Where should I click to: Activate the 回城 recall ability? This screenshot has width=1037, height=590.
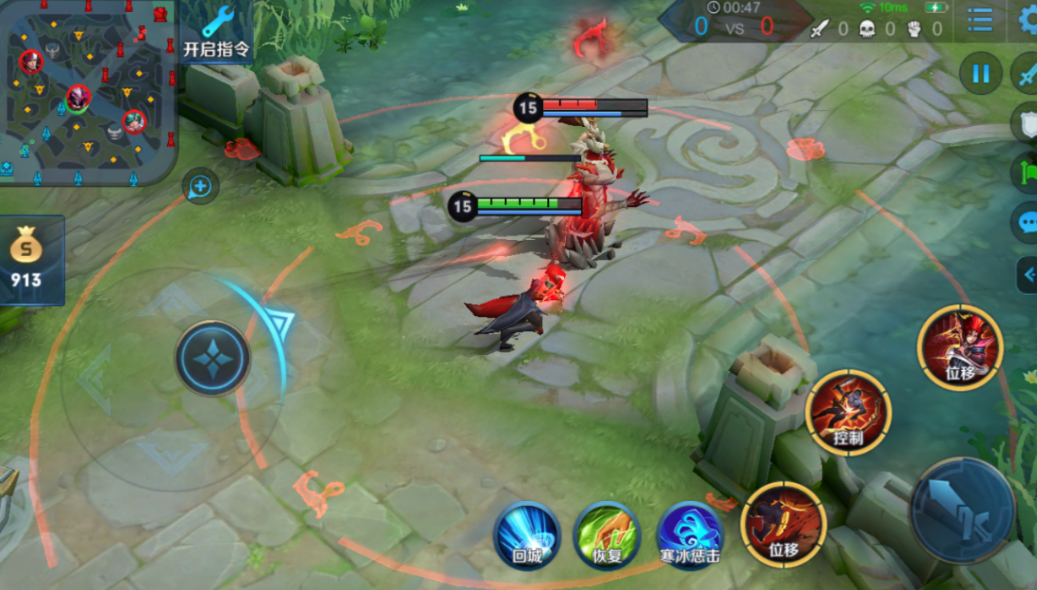(526, 535)
